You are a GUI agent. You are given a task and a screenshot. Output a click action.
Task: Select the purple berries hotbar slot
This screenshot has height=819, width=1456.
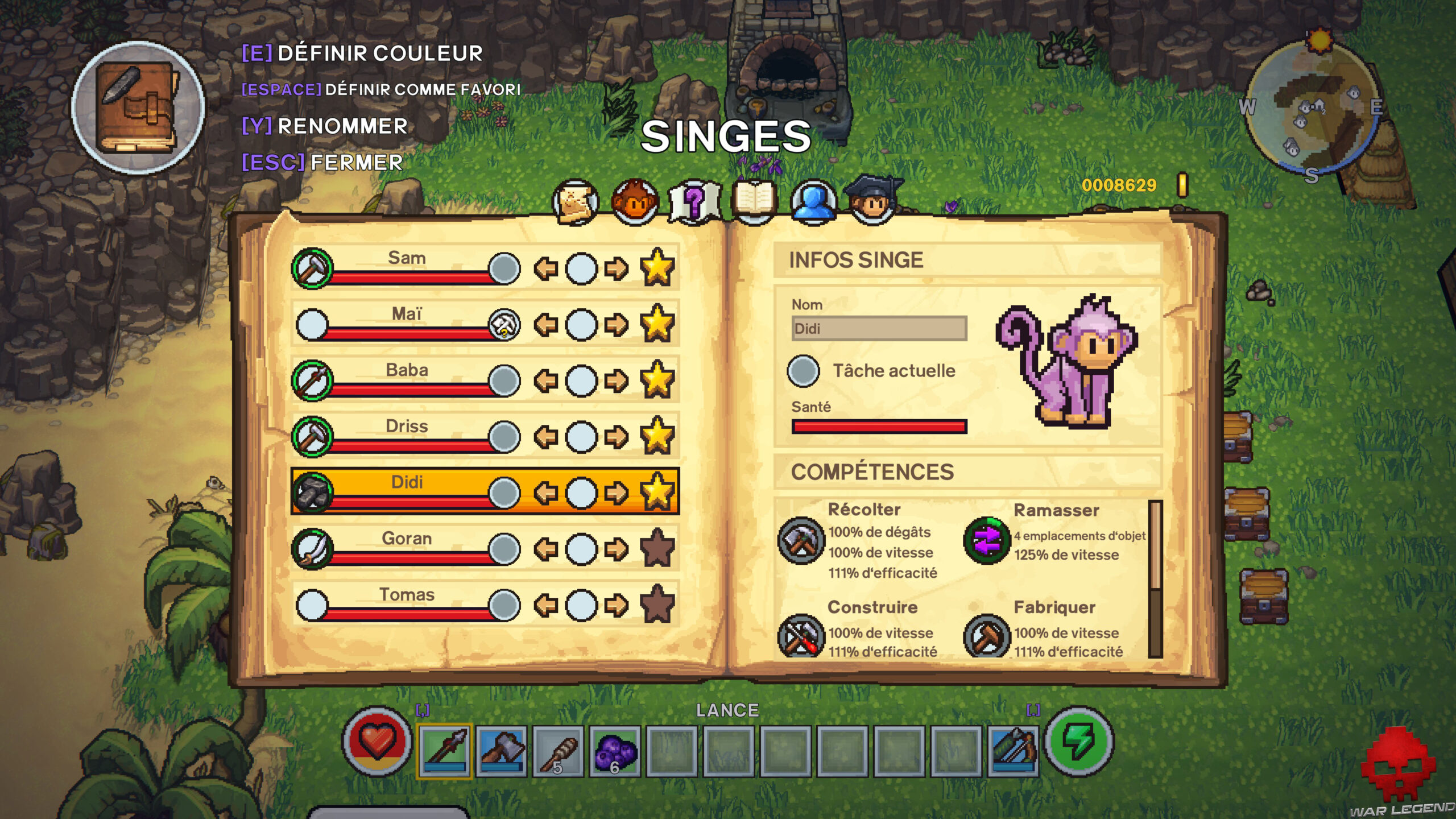point(615,751)
